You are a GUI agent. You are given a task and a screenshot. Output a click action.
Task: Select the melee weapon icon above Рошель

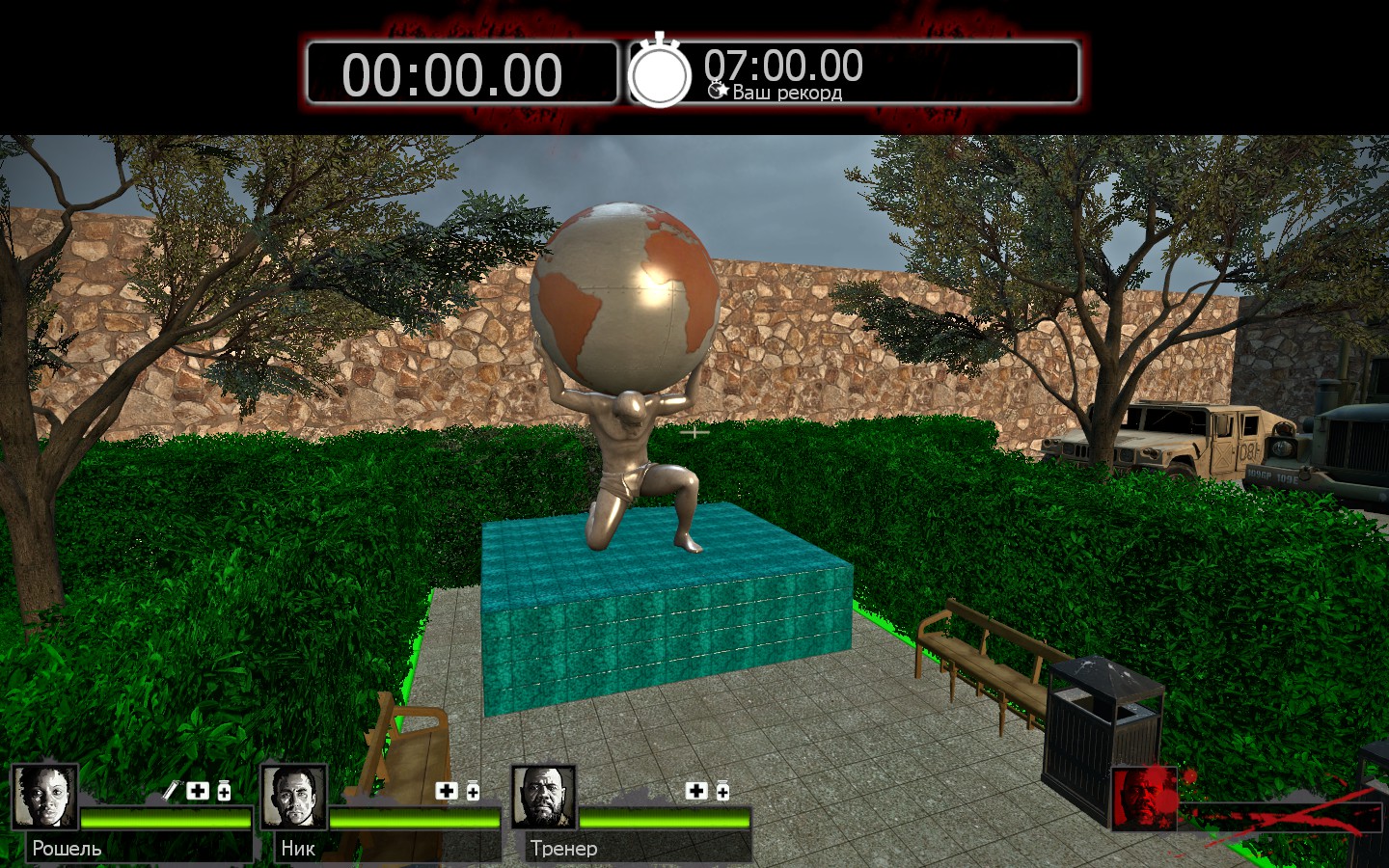[171, 791]
